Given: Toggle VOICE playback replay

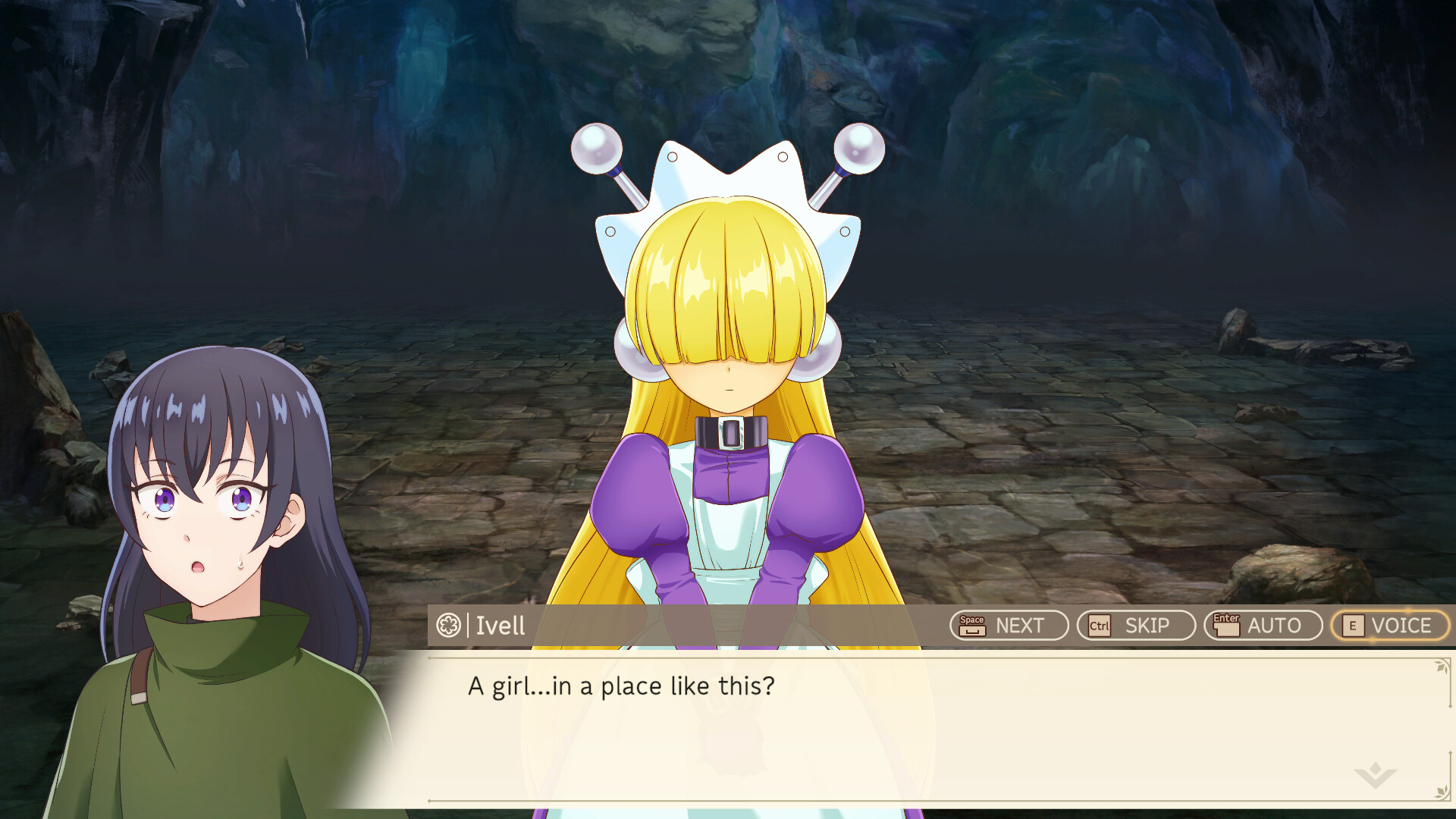Looking at the screenshot, I should click(1390, 626).
